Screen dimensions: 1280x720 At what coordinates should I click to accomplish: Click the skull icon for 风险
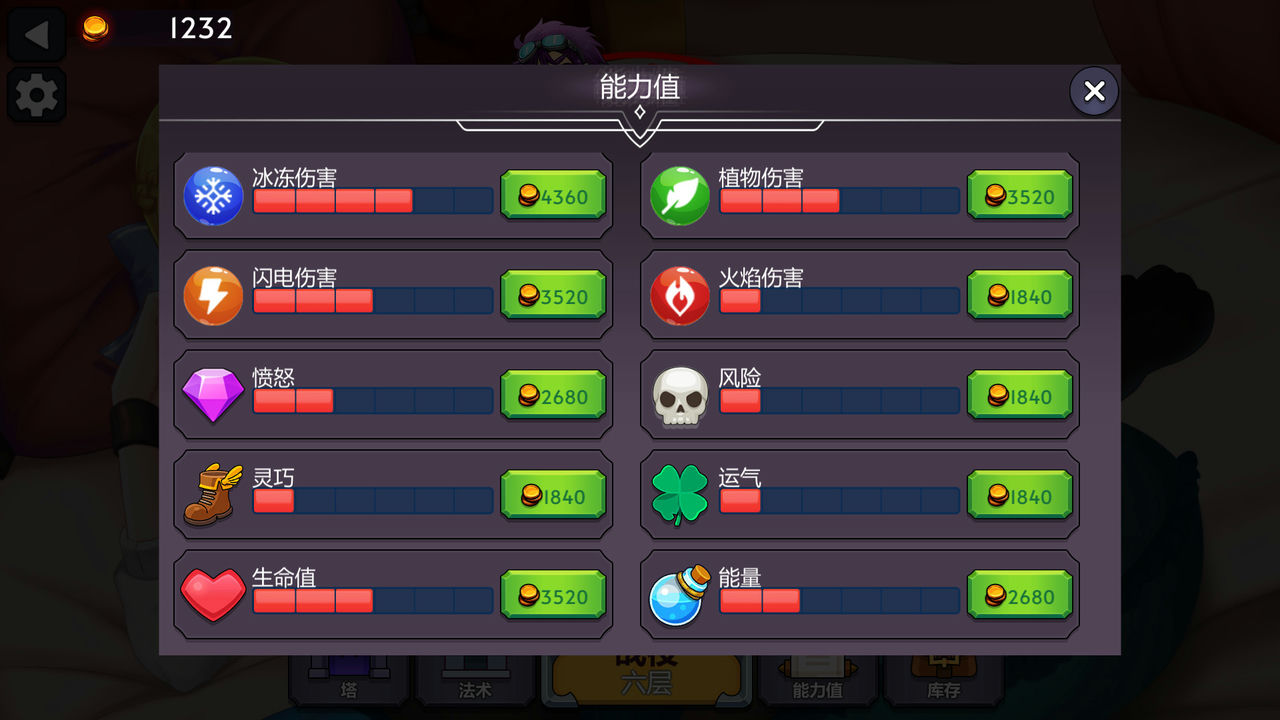tap(680, 395)
